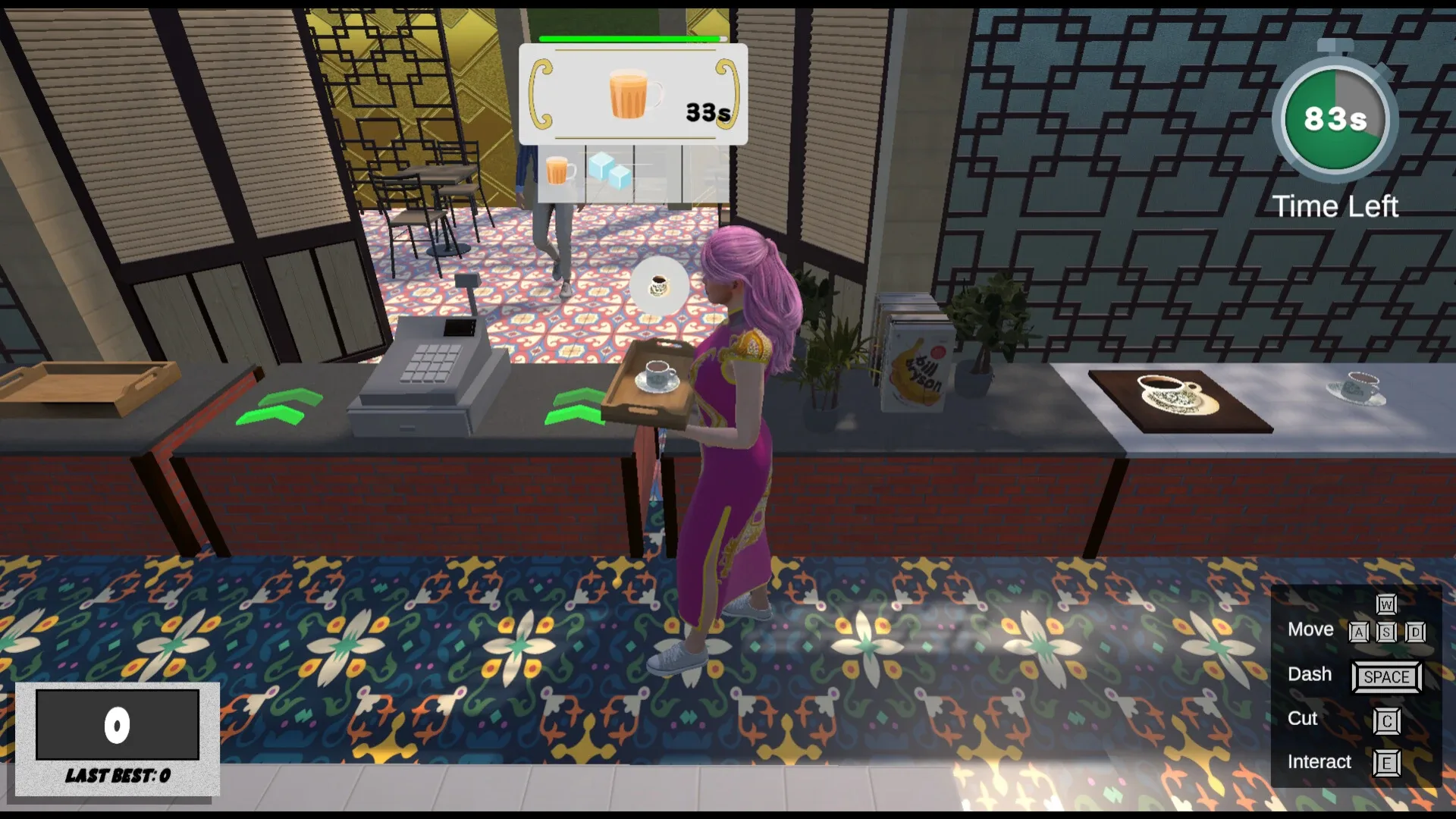Click the Time Left label under the timer

pos(1335,206)
